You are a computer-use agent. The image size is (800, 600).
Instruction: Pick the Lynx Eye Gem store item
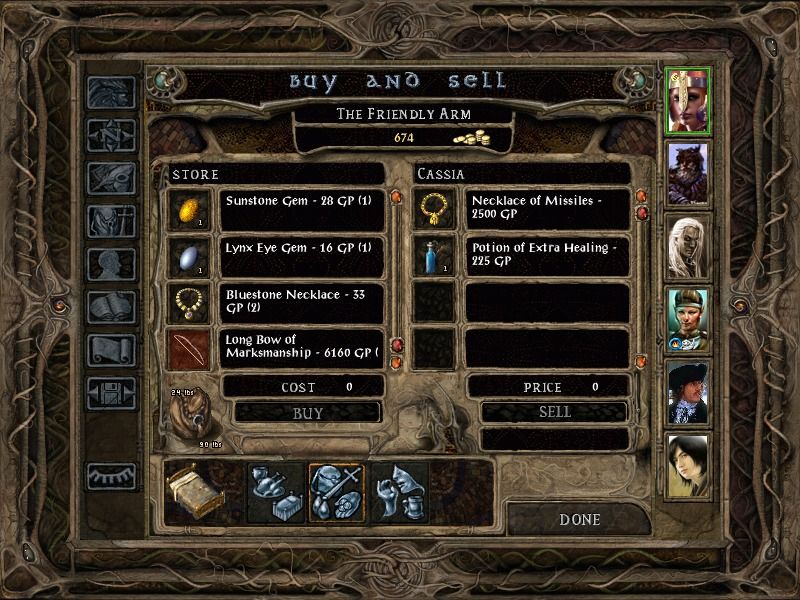302,255
